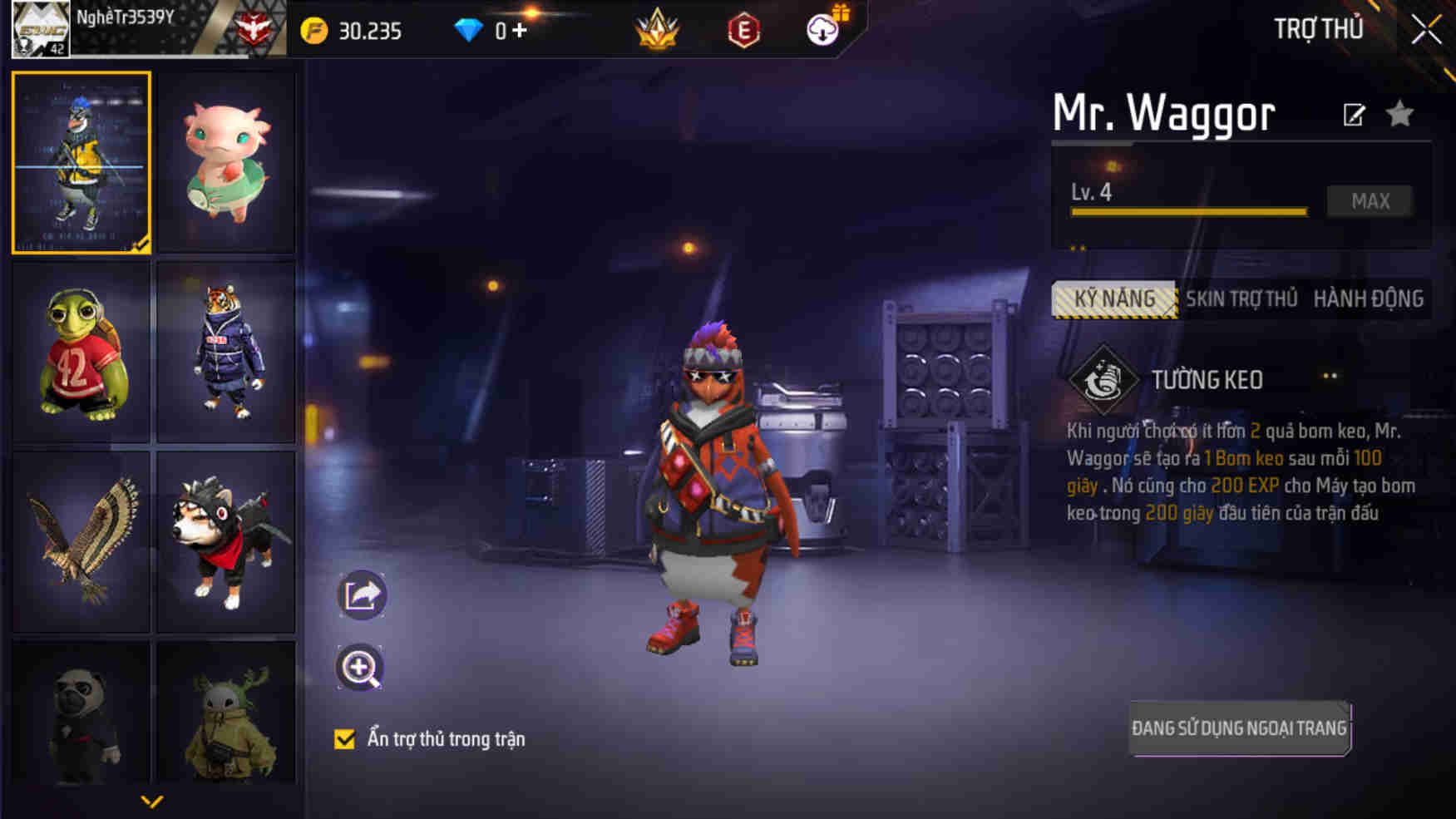Choose the panda pet in black suit
This screenshot has height=819, width=1456.
click(x=81, y=713)
